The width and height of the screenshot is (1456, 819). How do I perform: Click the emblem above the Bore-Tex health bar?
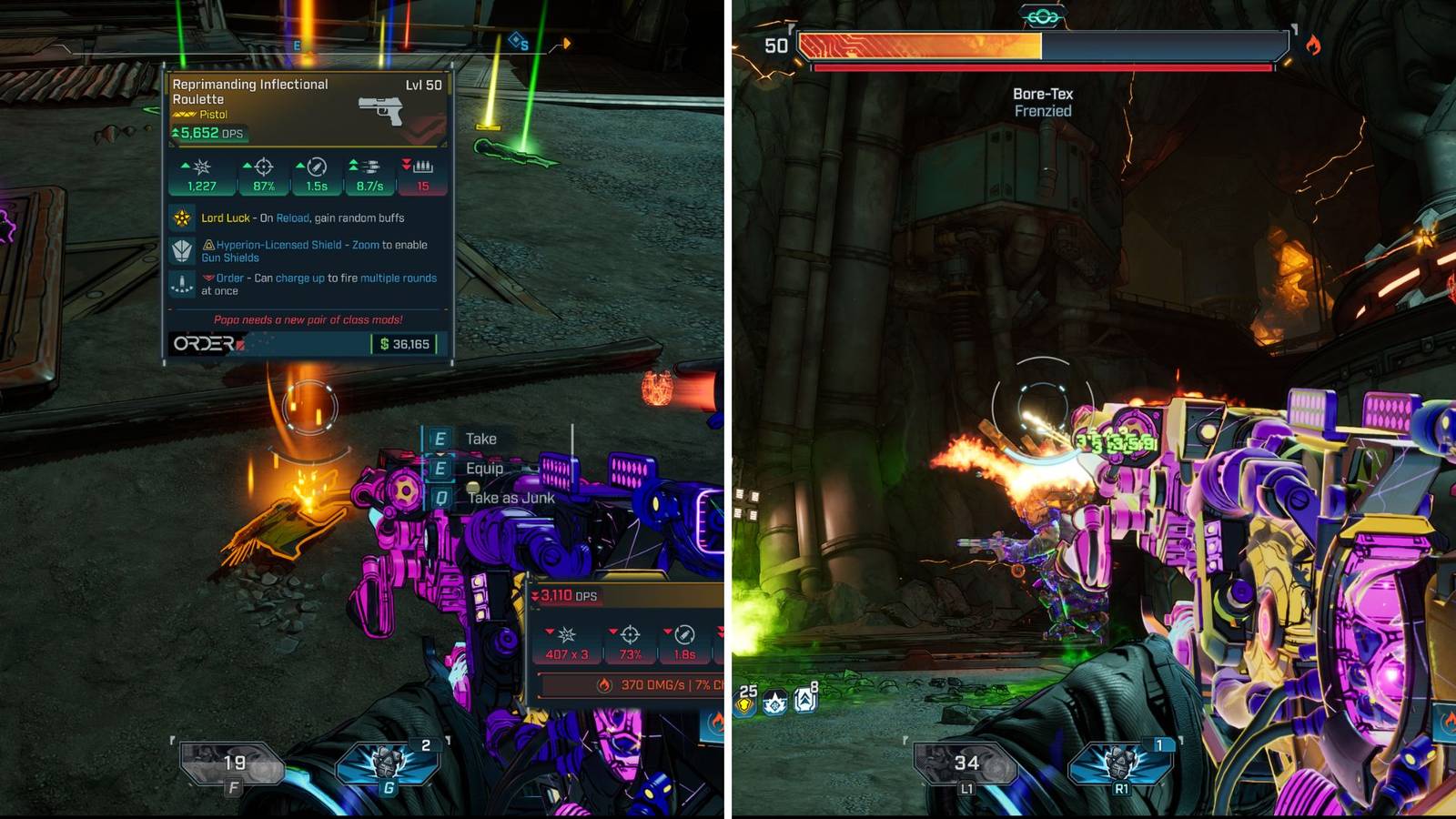point(1043,14)
